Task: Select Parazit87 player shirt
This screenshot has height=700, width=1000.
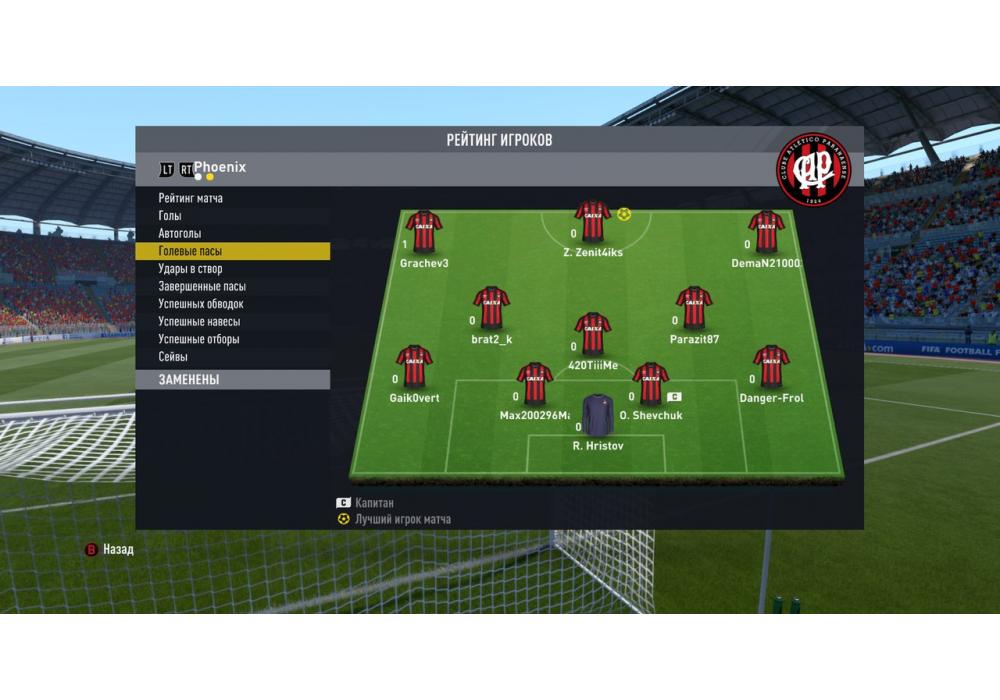Action: tap(694, 309)
